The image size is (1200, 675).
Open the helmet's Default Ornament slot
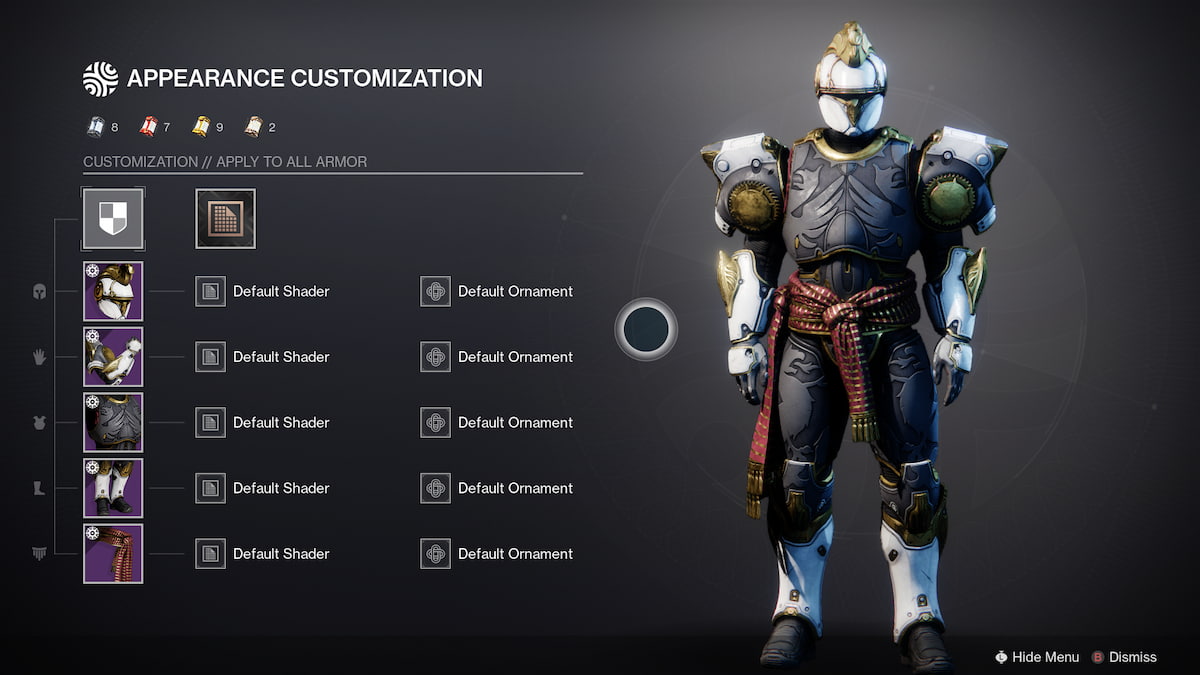point(435,291)
